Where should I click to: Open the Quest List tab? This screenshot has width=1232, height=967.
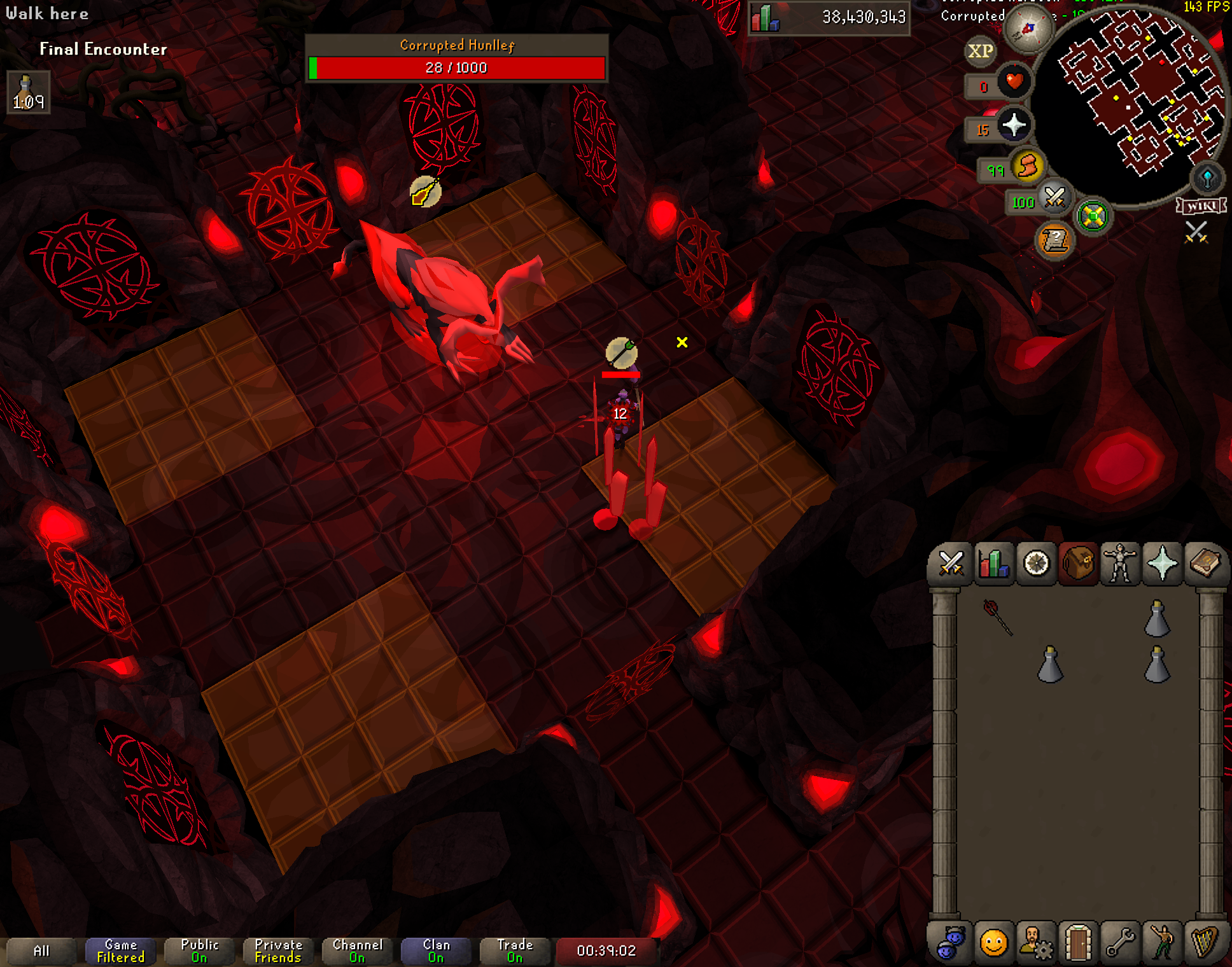1036,564
